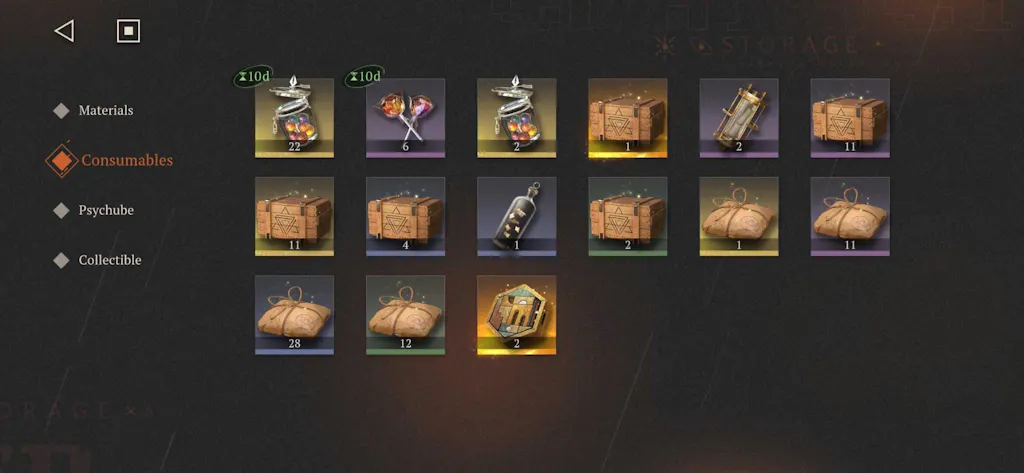The width and height of the screenshot is (1024, 473).
Task: Go back using the triangle arrow
Action: click(64, 31)
